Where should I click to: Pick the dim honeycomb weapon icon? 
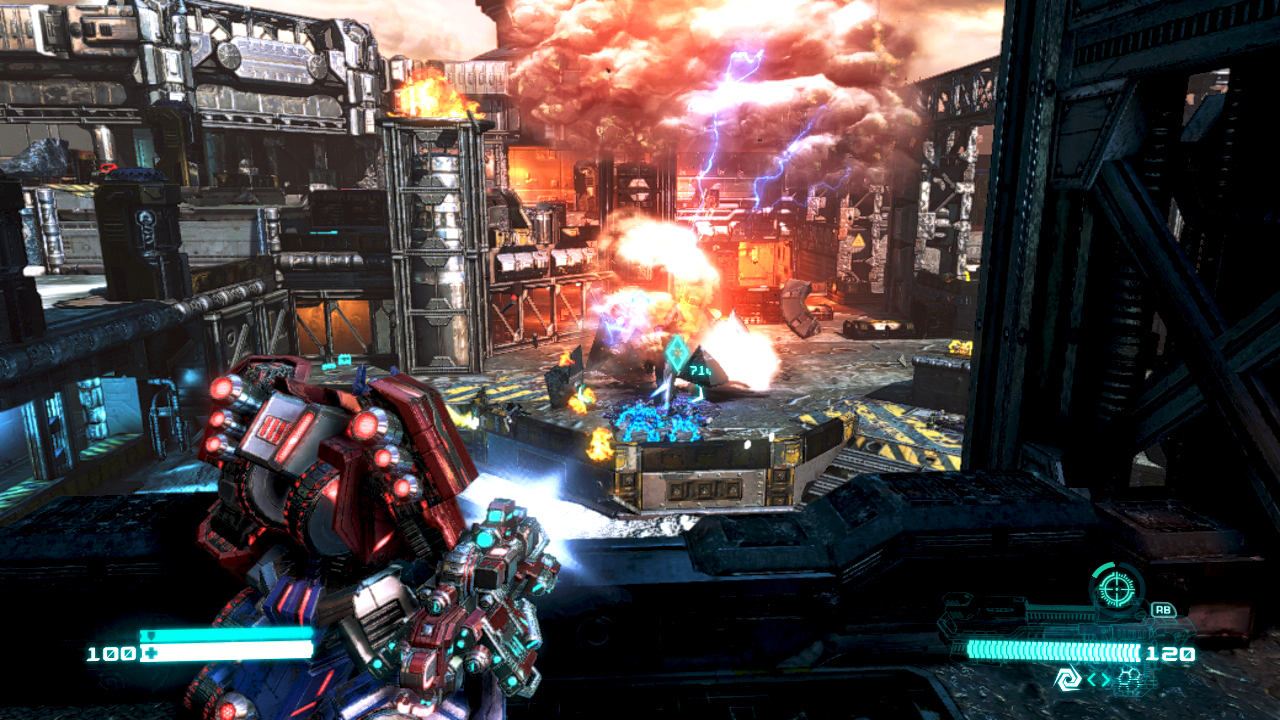tap(1130, 680)
